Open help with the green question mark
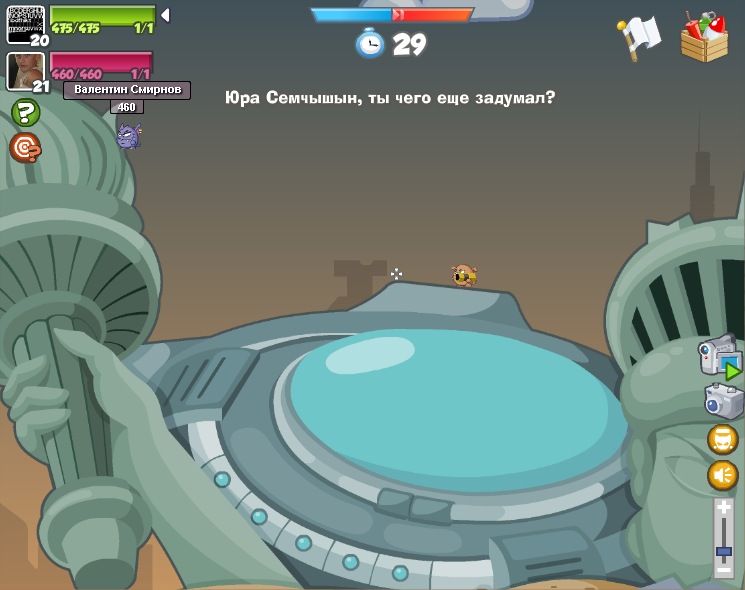The width and height of the screenshot is (745, 590). pyautogui.click(x=25, y=112)
